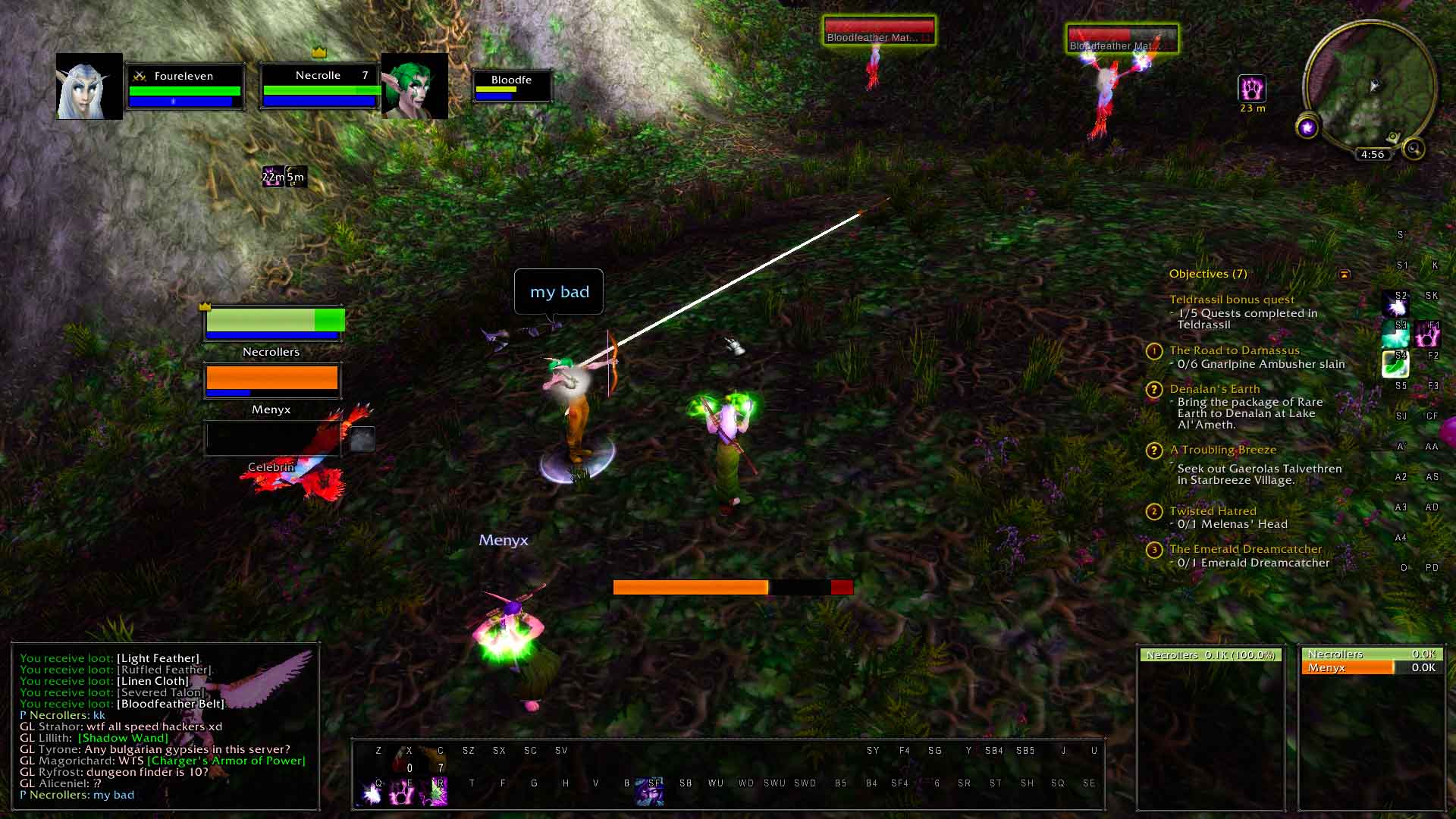Viewport: 1456px width, 819px height.
Task: Open A Troubling Breeze quest entry
Action: pyautogui.click(x=1222, y=450)
